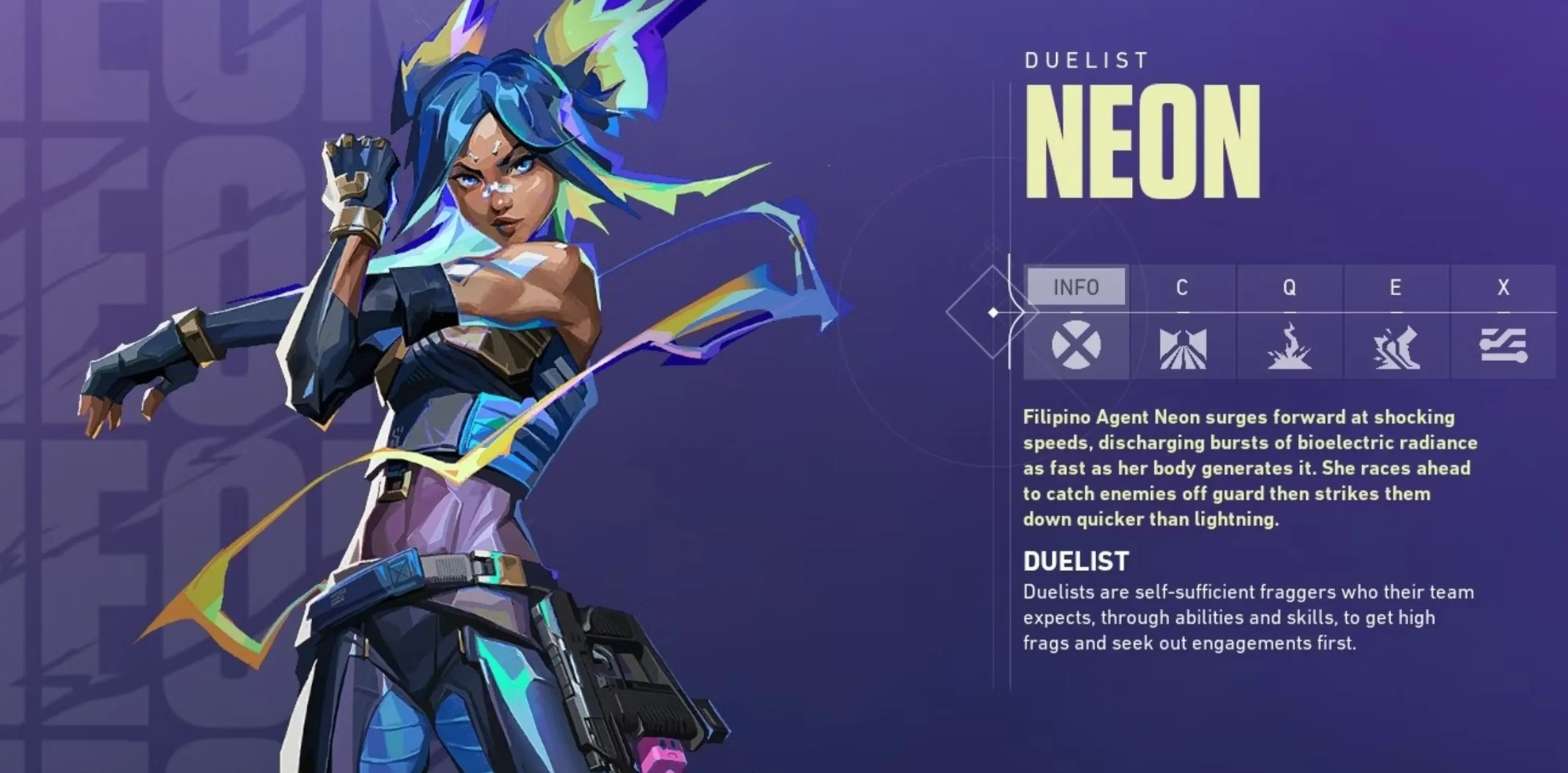Switch to the C ability tab
The width and height of the screenshot is (1568, 773).
coord(1182,287)
